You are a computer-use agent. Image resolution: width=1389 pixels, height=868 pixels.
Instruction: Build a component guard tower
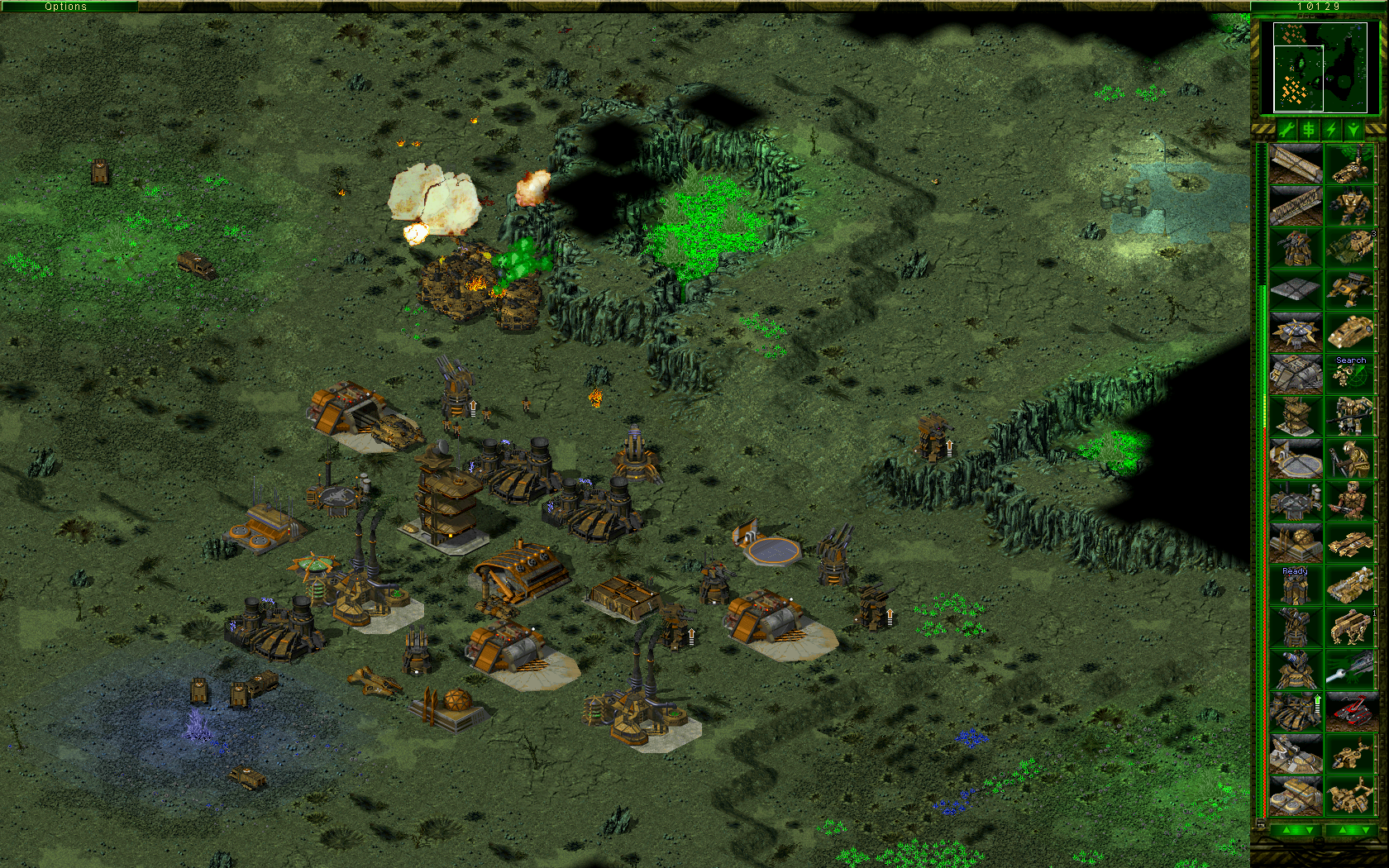click(x=1296, y=248)
